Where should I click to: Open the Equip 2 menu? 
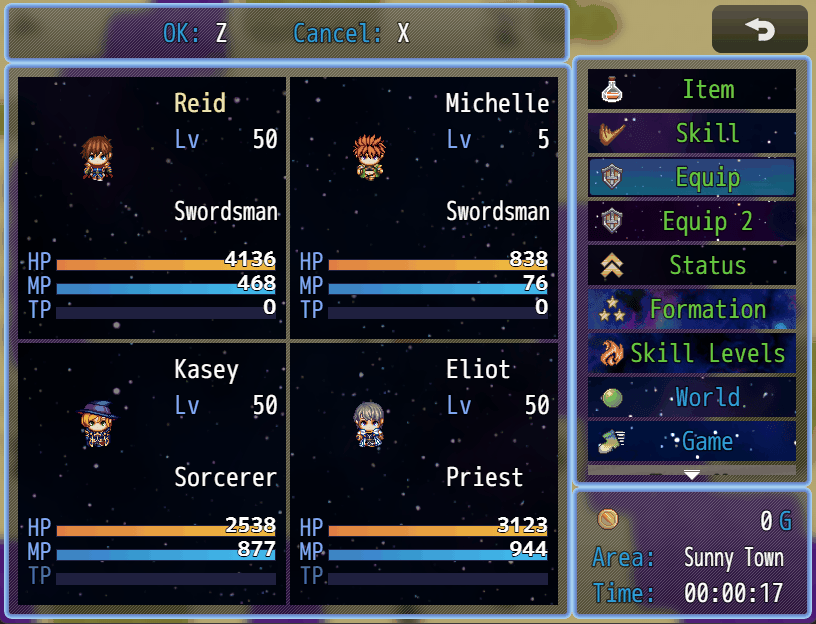point(692,222)
